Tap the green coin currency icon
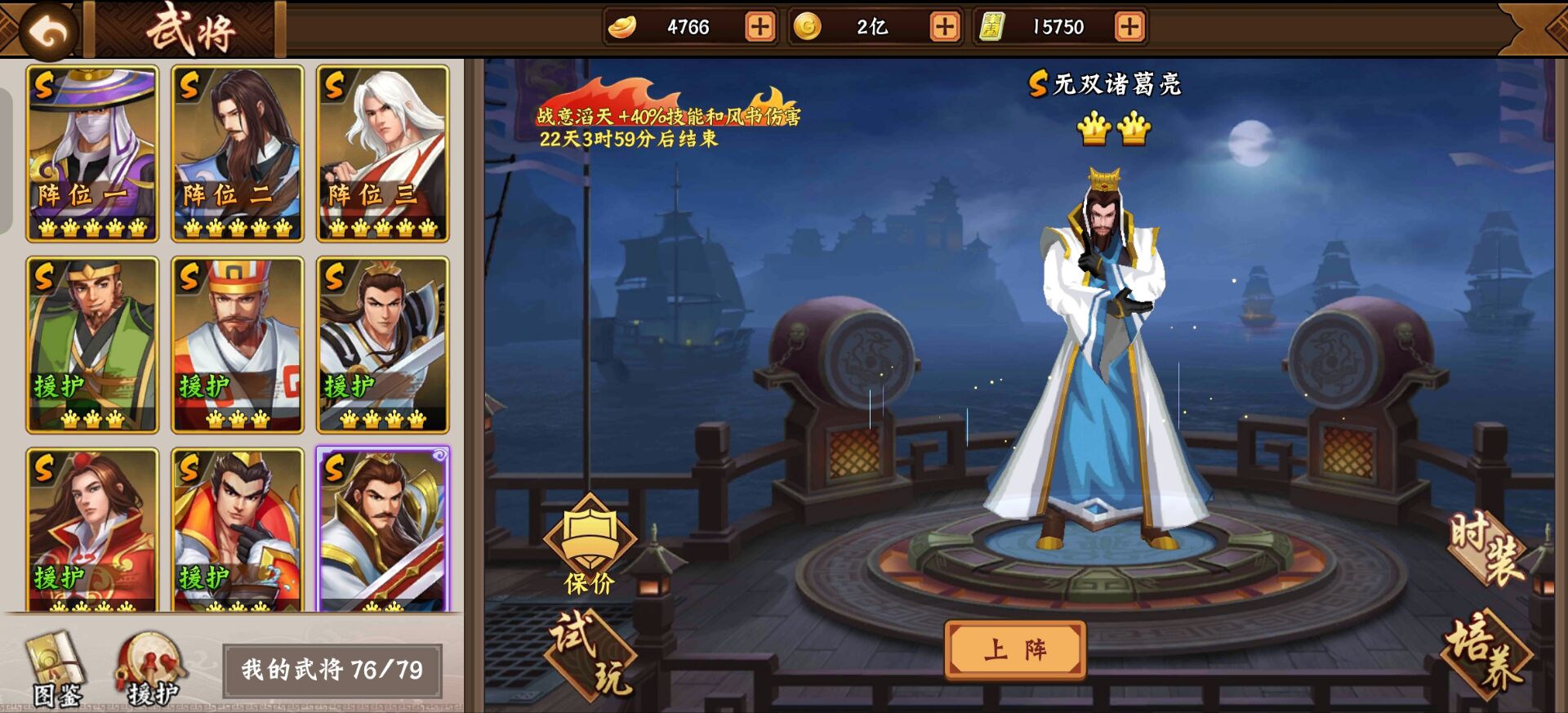The width and height of the screenshot is (1568, 713). pyautogui.click(x=808, y=25)
